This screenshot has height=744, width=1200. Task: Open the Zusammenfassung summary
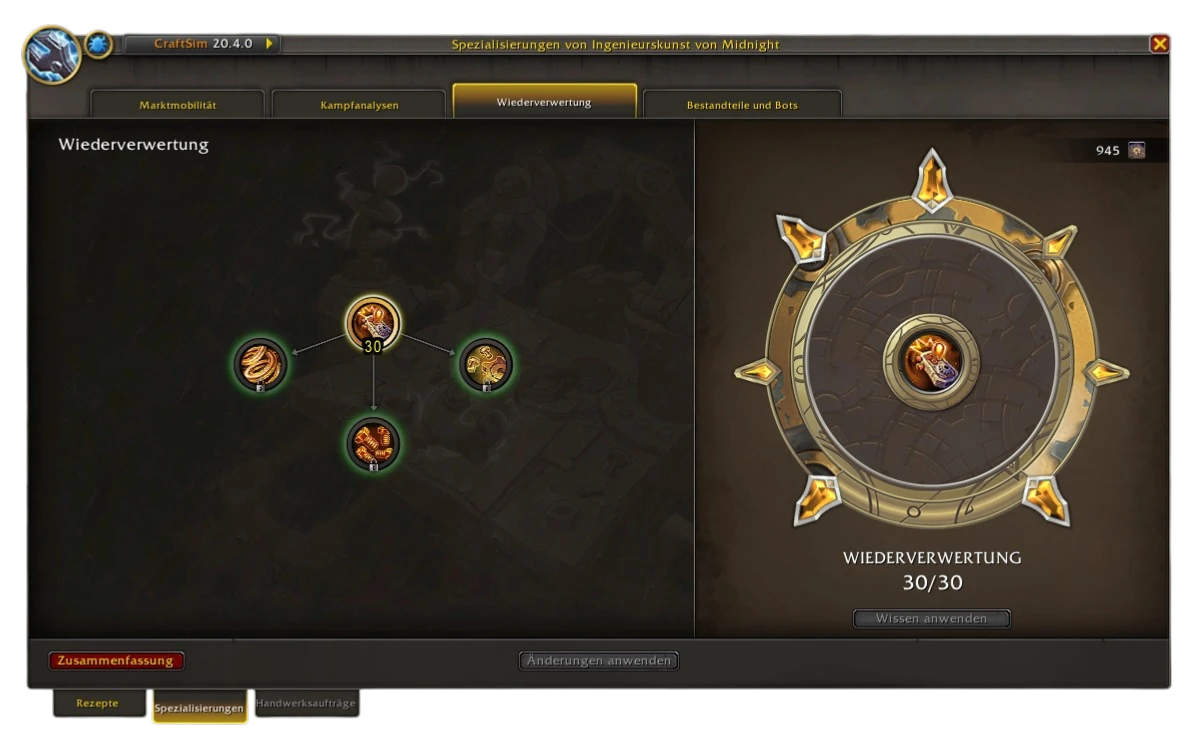tap(116, 661)
